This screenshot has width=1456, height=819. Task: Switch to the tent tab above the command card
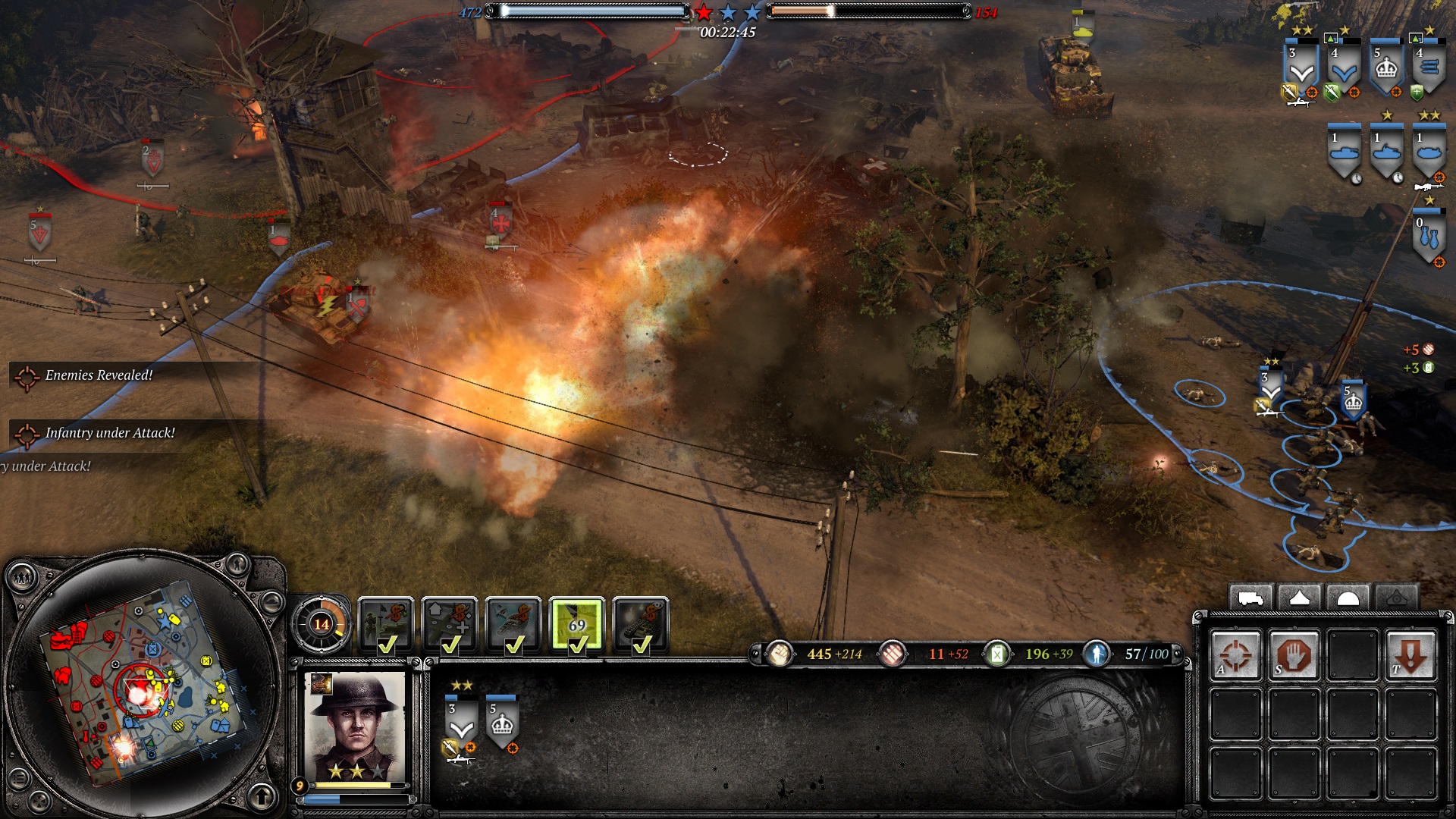tap(1299, 598)
